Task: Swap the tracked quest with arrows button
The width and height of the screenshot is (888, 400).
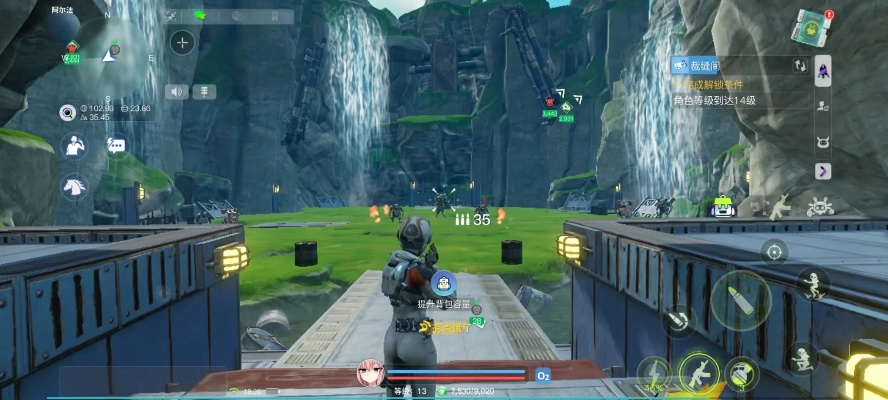Action: (798, 65)
